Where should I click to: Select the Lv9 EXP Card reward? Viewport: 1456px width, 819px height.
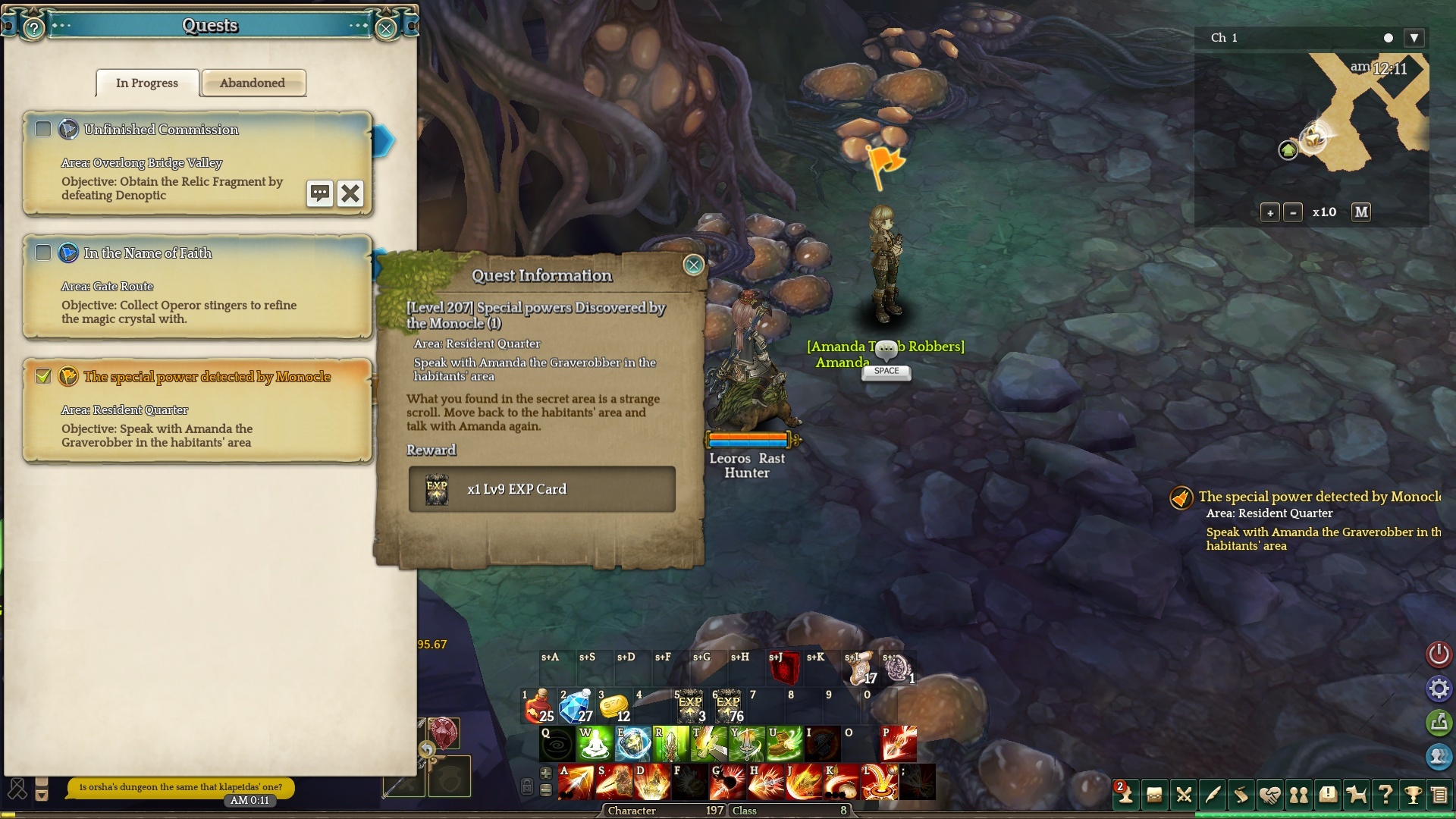(x=541, y=490)
